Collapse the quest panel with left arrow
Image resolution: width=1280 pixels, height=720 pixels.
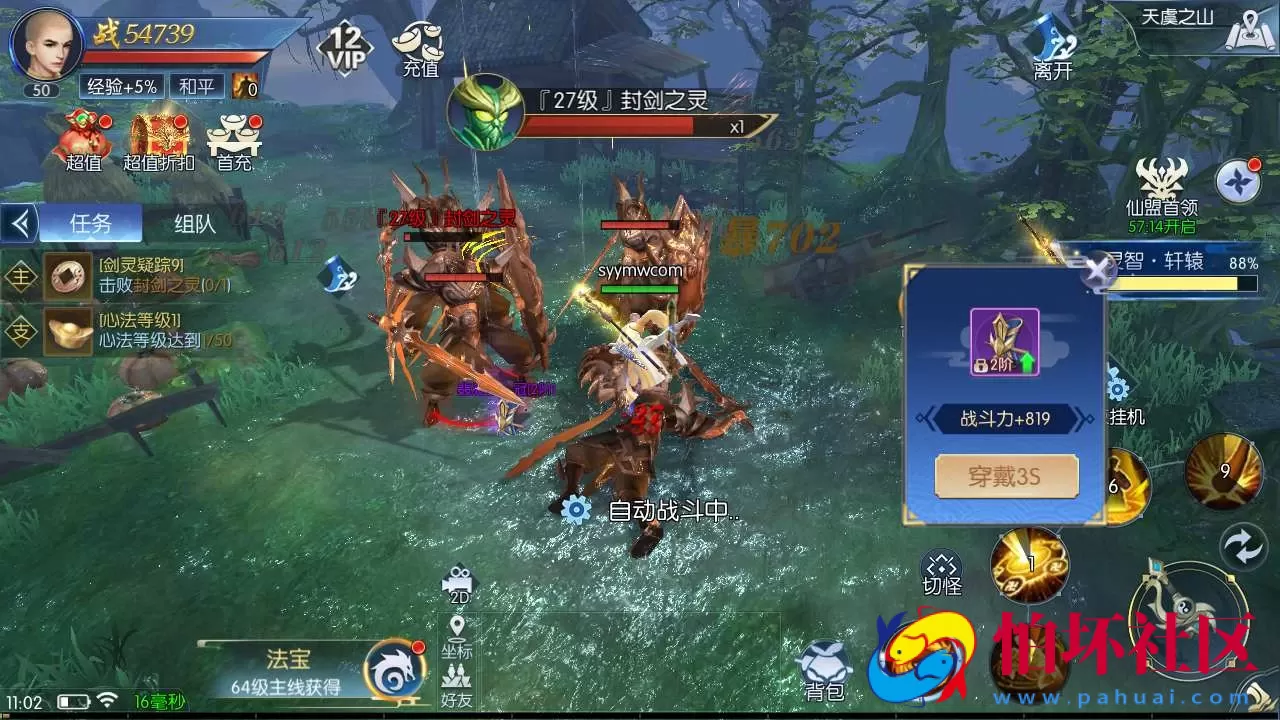20,223
